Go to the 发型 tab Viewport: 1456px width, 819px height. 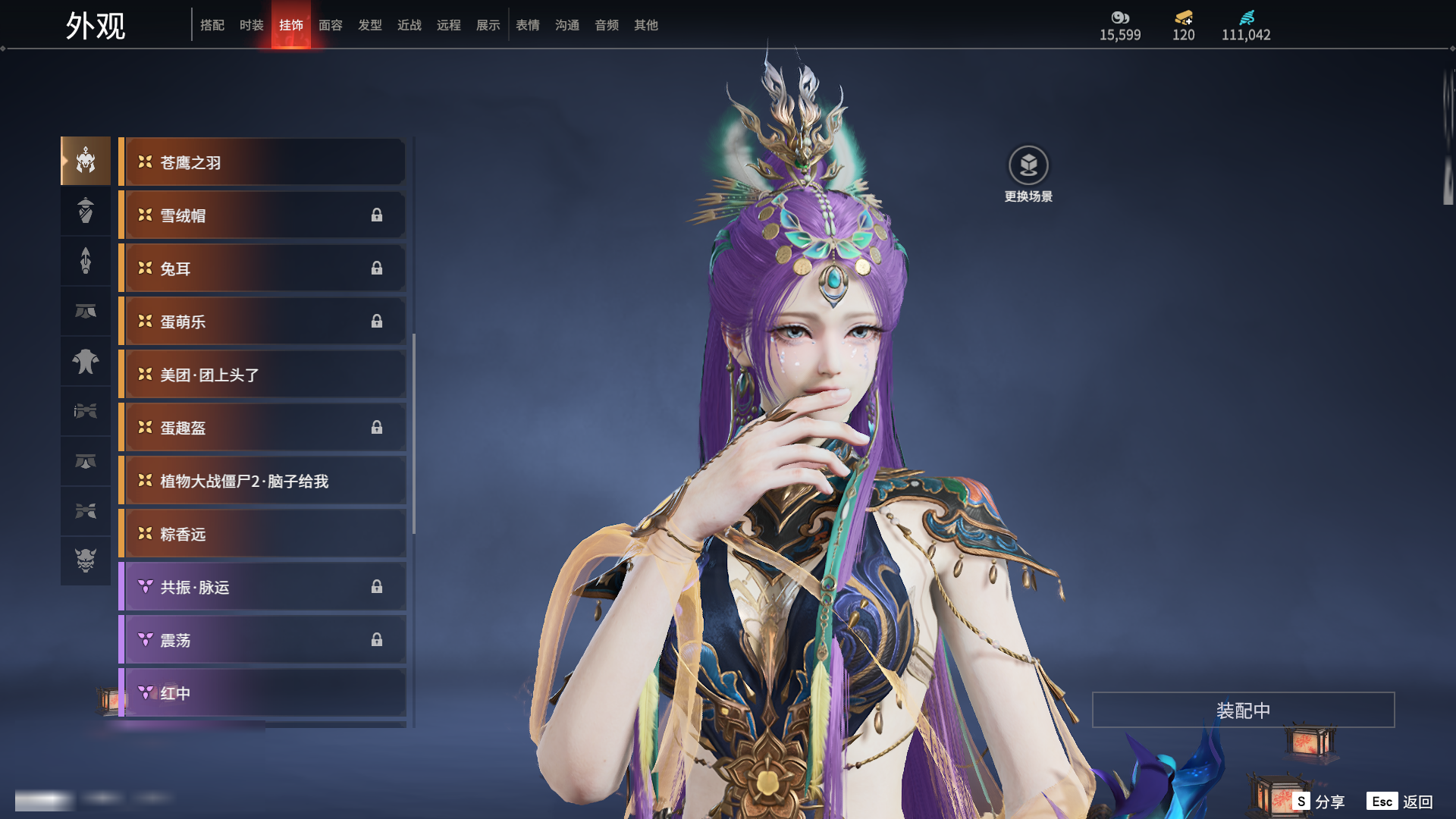[370, 25]
